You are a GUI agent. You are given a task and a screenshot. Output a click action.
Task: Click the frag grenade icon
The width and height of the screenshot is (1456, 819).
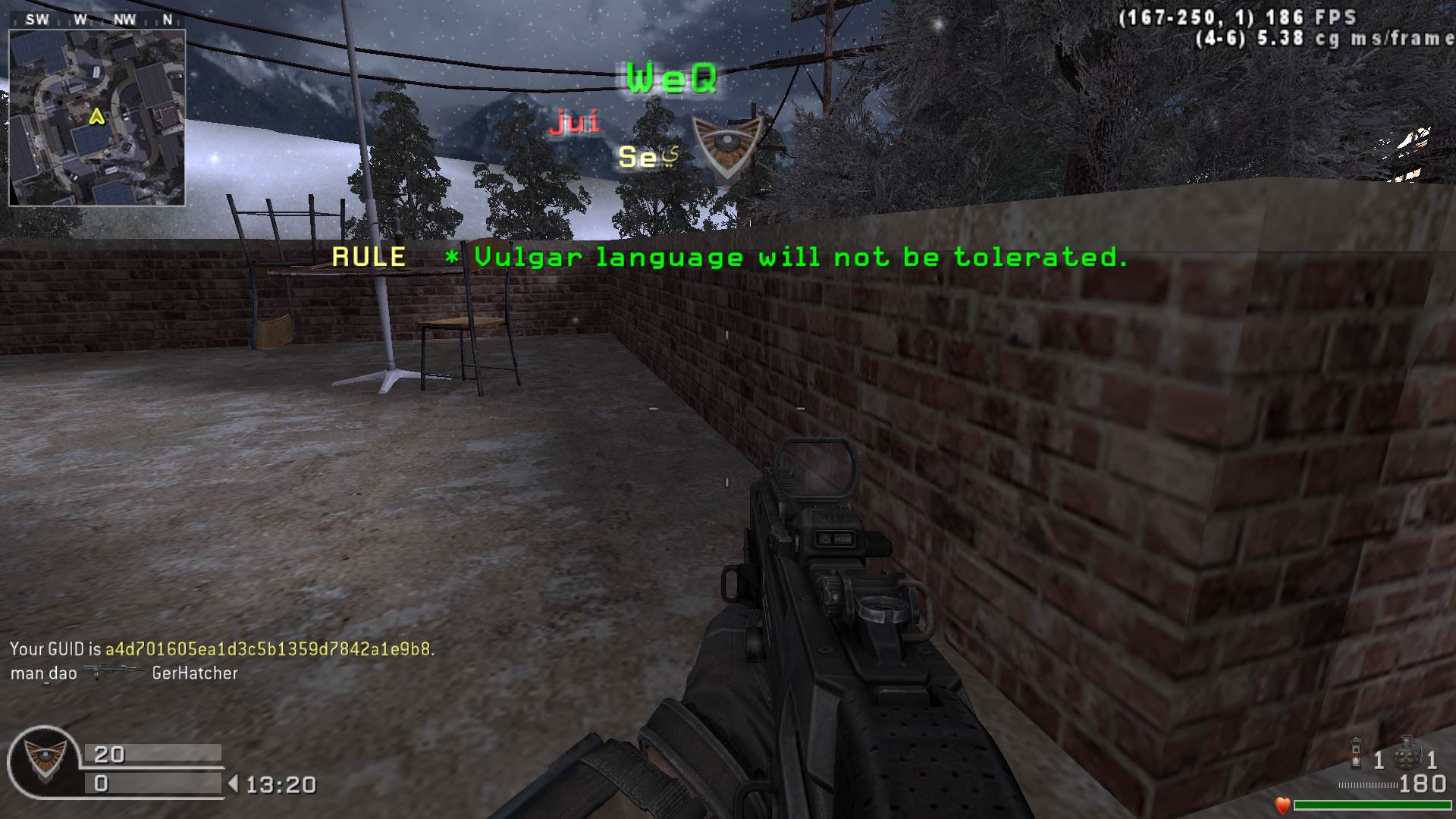(1408, 753)
